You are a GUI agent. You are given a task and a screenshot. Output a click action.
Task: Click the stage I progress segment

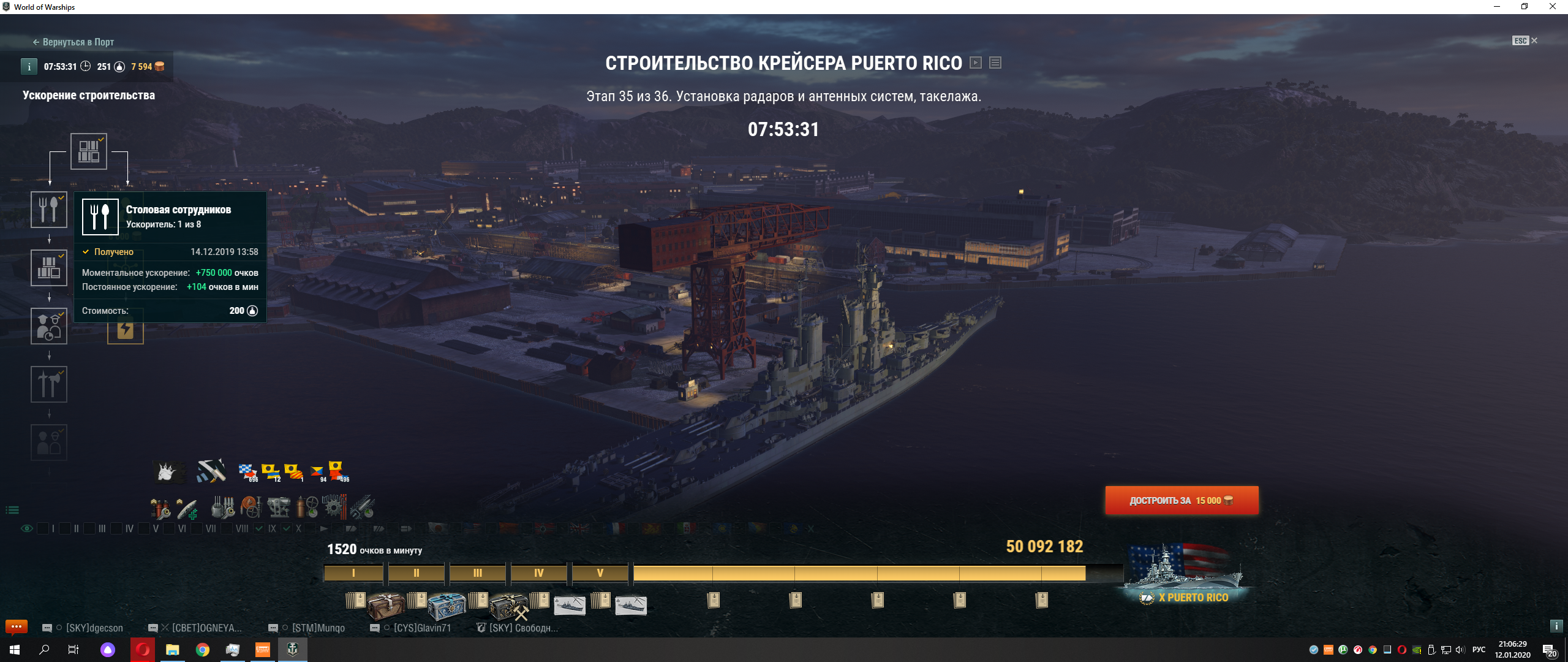coord(353,573)
